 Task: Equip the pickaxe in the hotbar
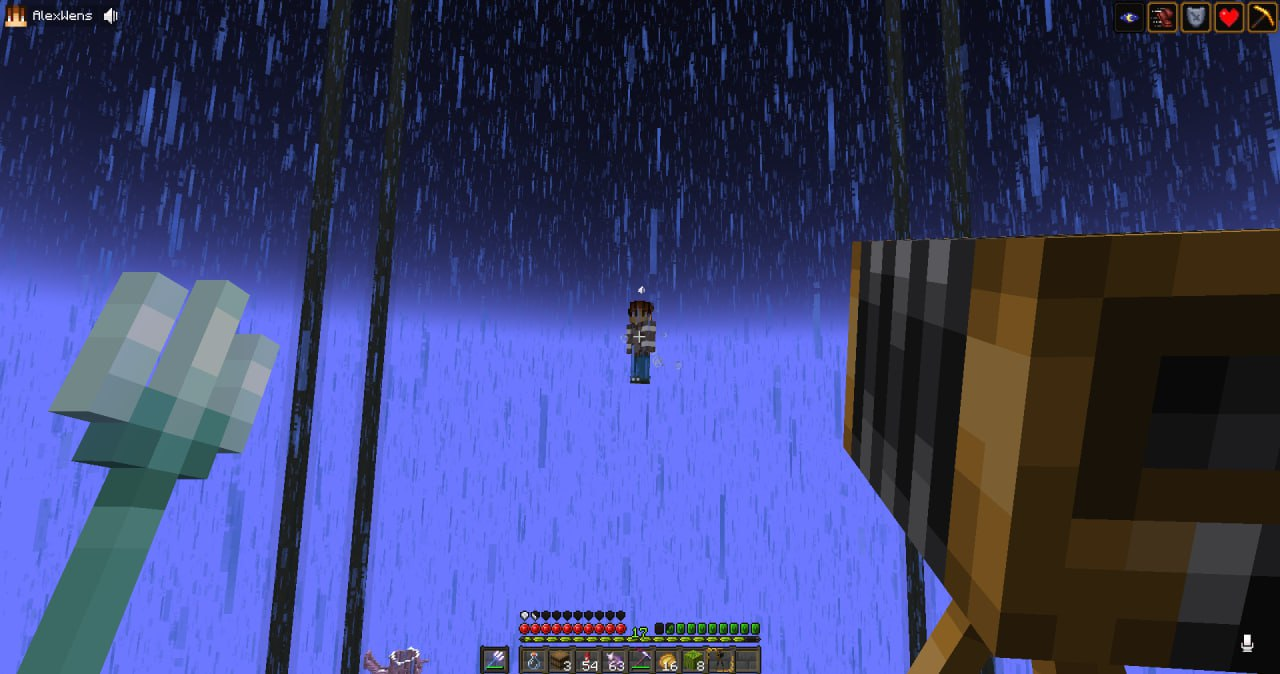640,661
